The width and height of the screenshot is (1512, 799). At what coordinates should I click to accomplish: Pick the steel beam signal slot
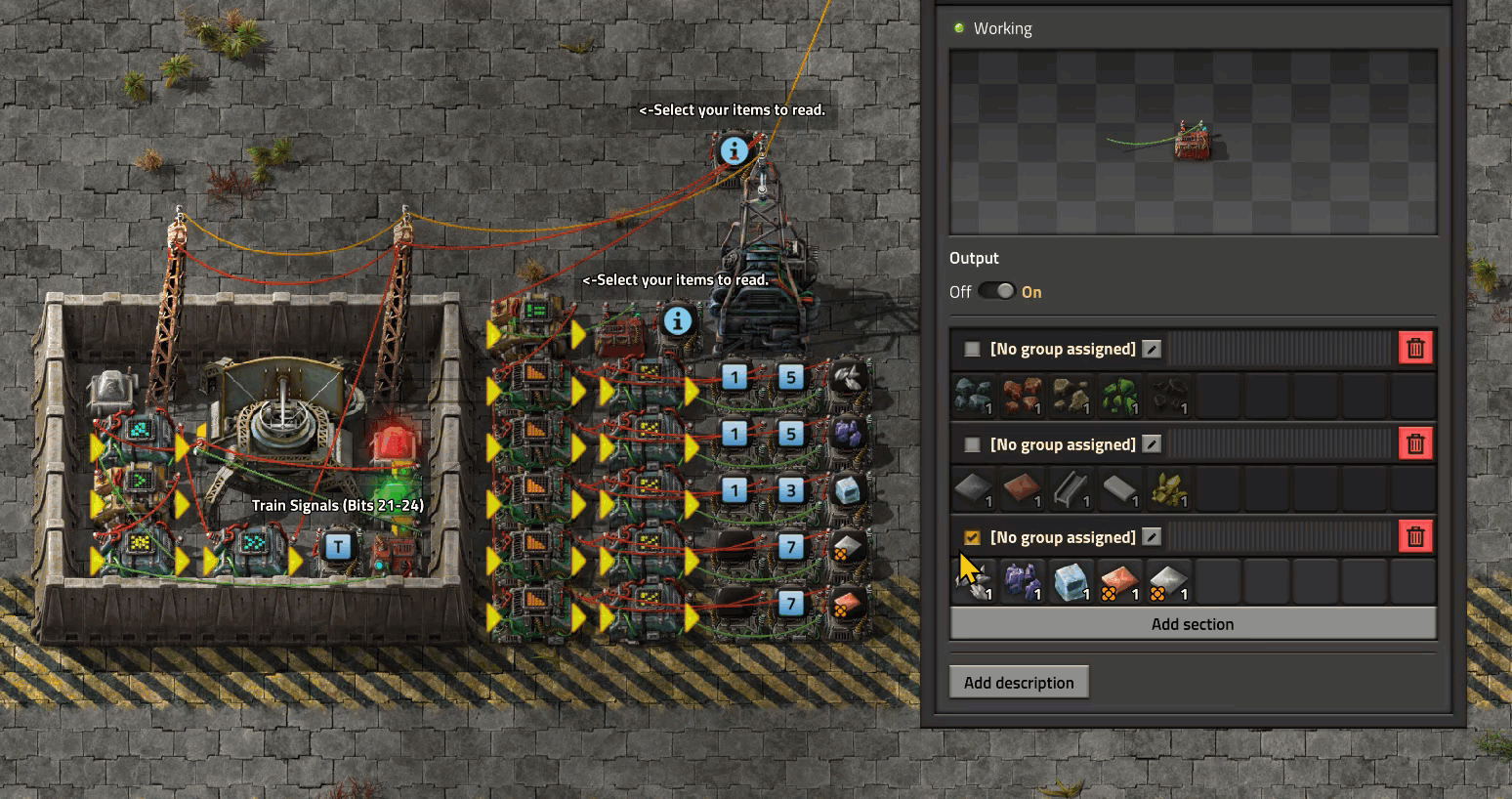point(1071,489)
